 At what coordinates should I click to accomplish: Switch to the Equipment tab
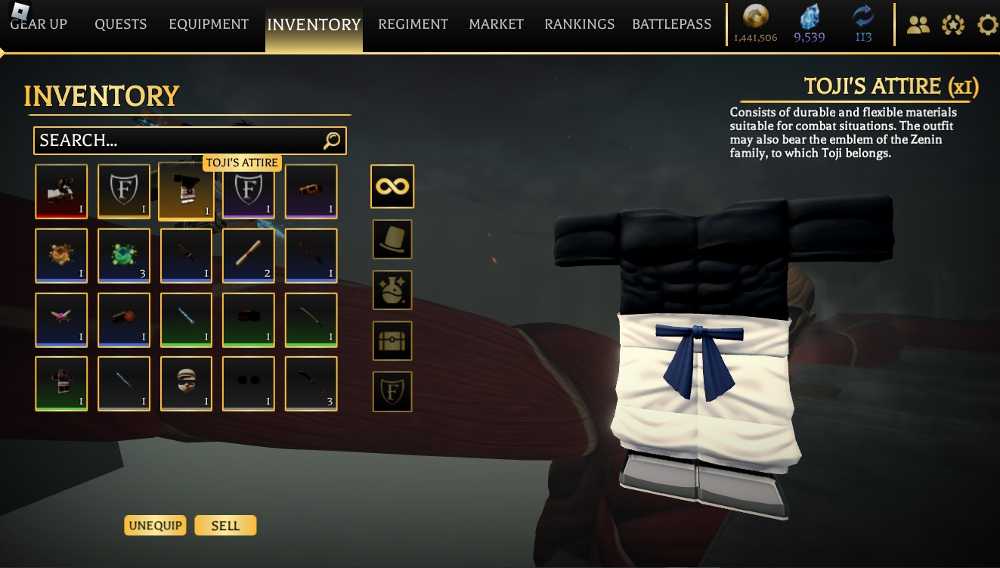coord(208,24)
